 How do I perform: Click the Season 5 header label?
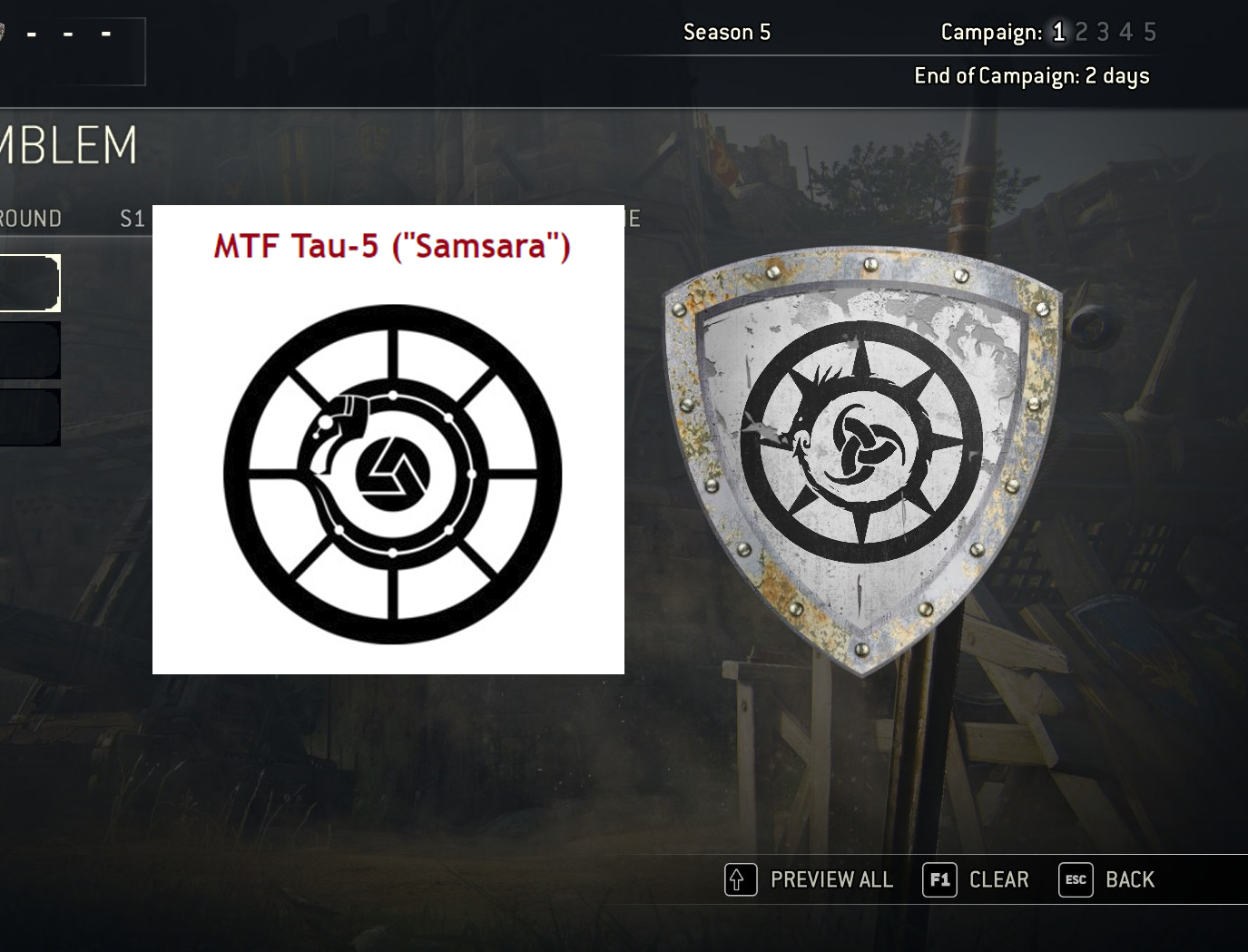[x=726, y=32]
